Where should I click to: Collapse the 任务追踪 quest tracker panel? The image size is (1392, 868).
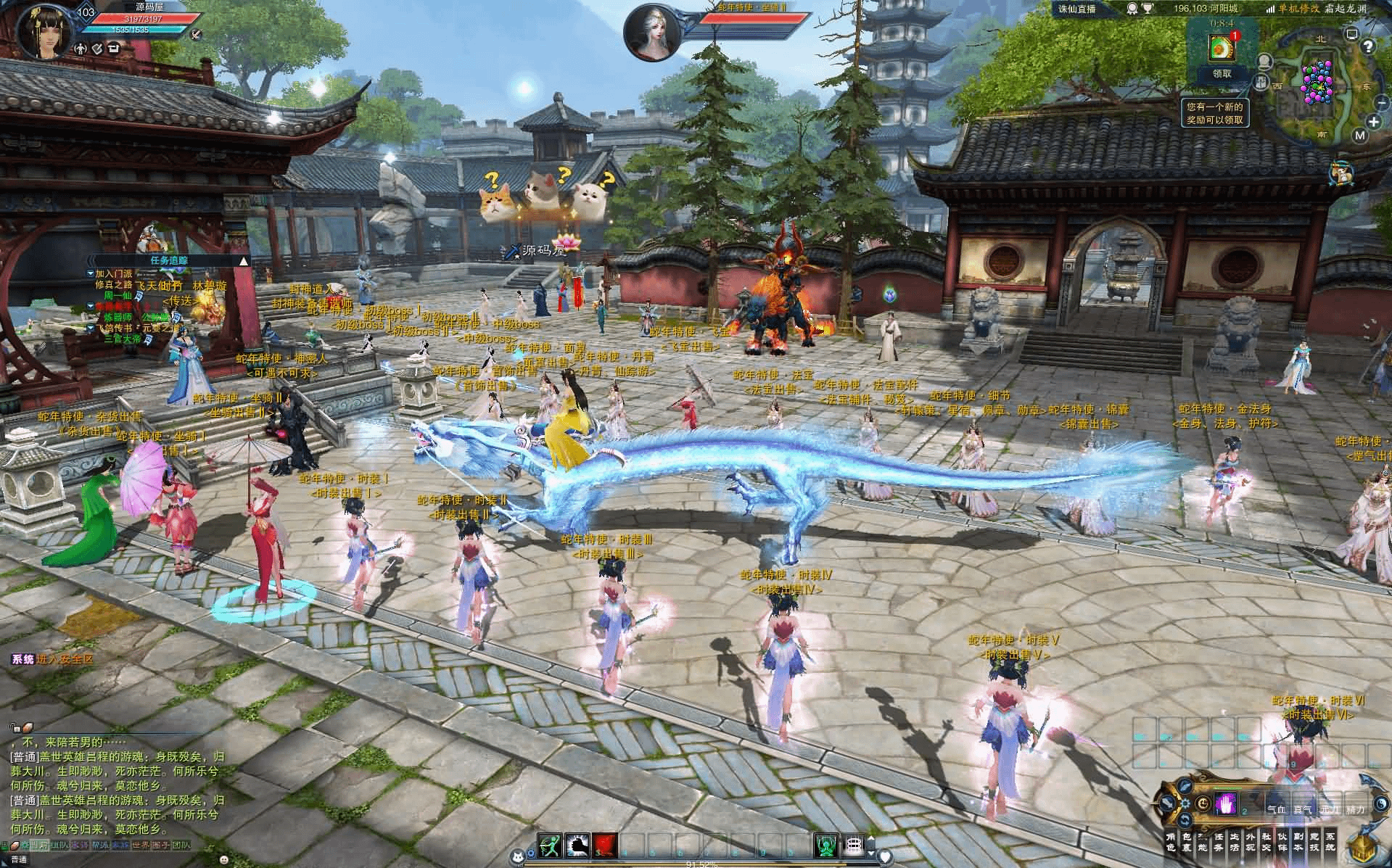pyautogui.click(x=244, y=260)
